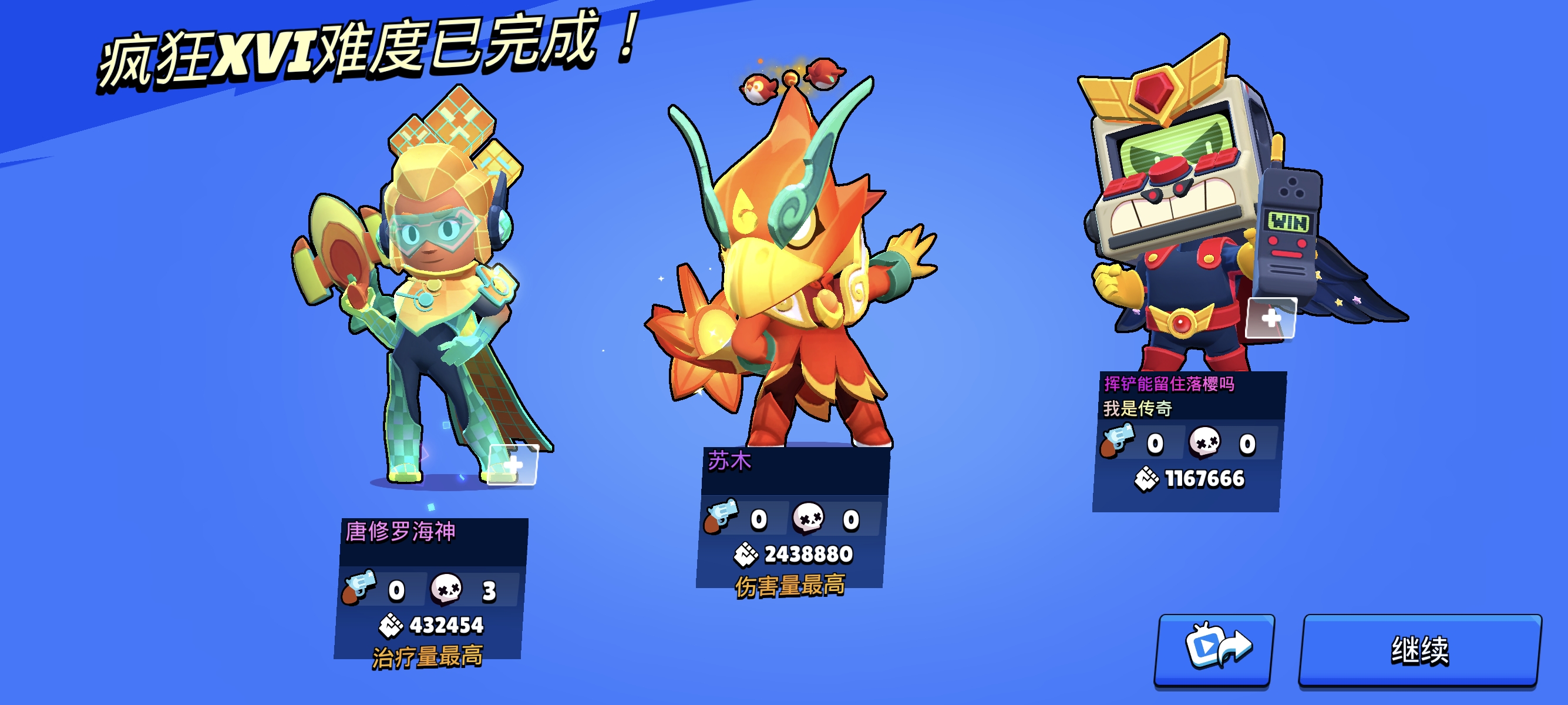Send friend request to 挥铲能留住落樱吗
Image resolution: width=1568 pixels, height=705 pixels.
pos(1270,318)
